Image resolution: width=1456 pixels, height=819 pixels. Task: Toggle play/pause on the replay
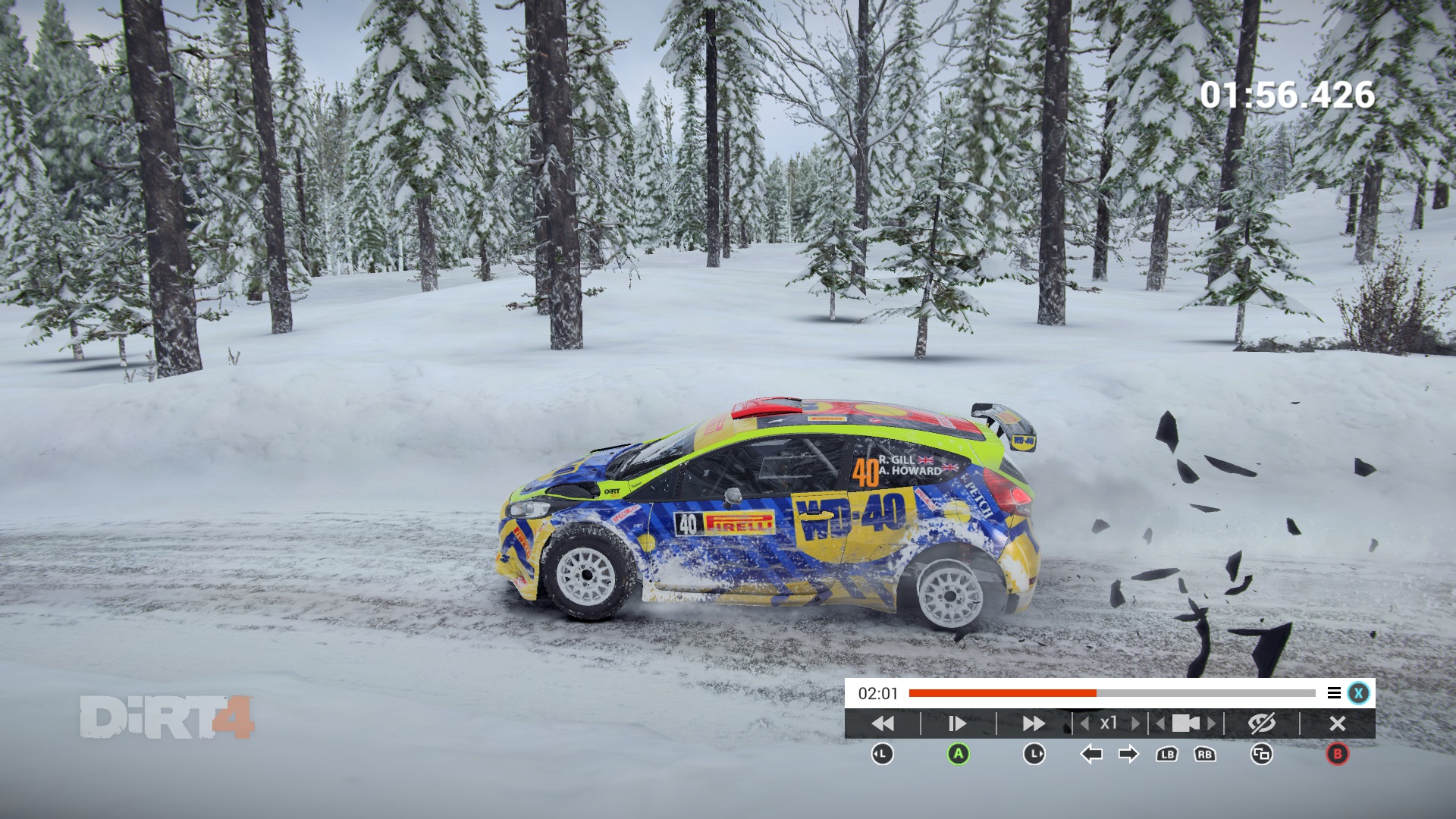tap(958, 723)
